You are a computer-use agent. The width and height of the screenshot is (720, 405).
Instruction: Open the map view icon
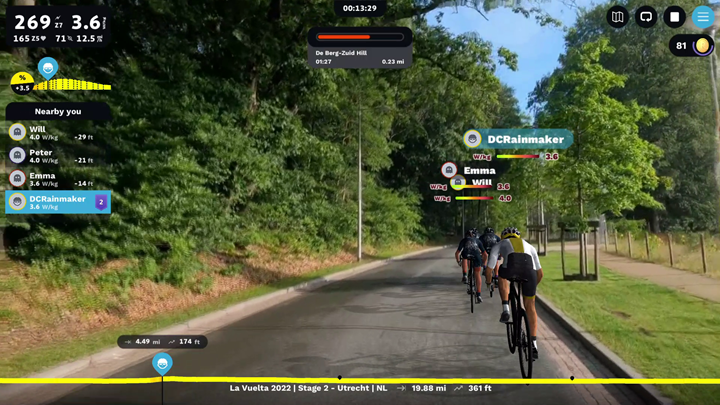pyautogui.click(x=618, y=17)
